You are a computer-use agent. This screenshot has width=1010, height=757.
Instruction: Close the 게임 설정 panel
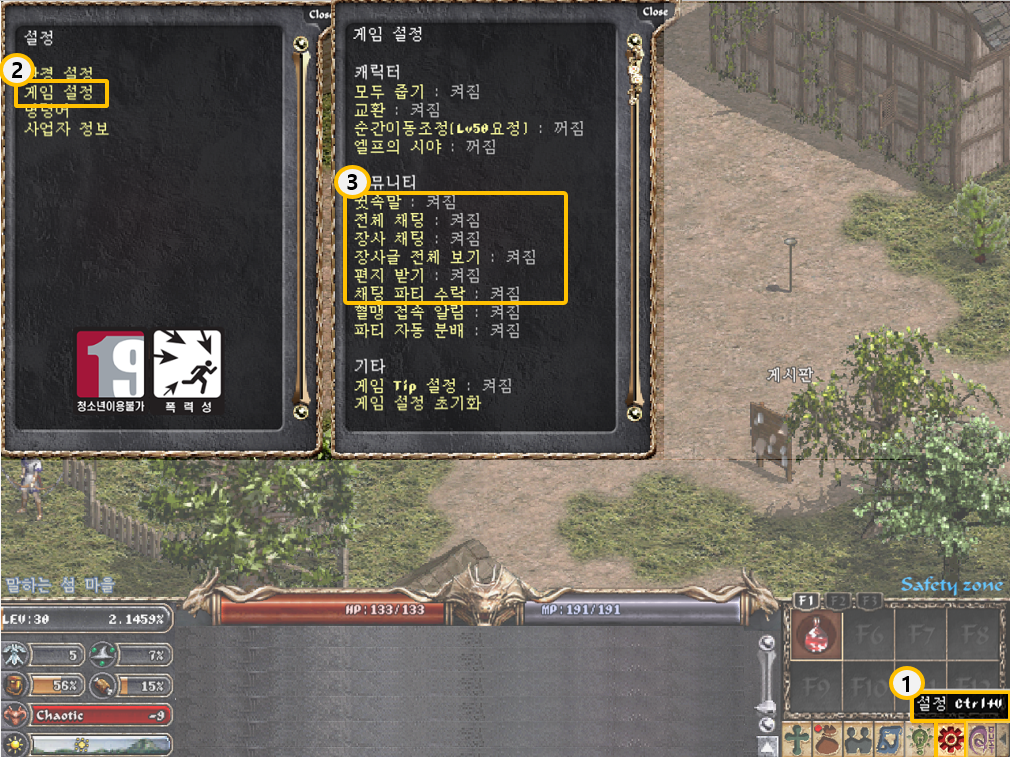point(655,12)
